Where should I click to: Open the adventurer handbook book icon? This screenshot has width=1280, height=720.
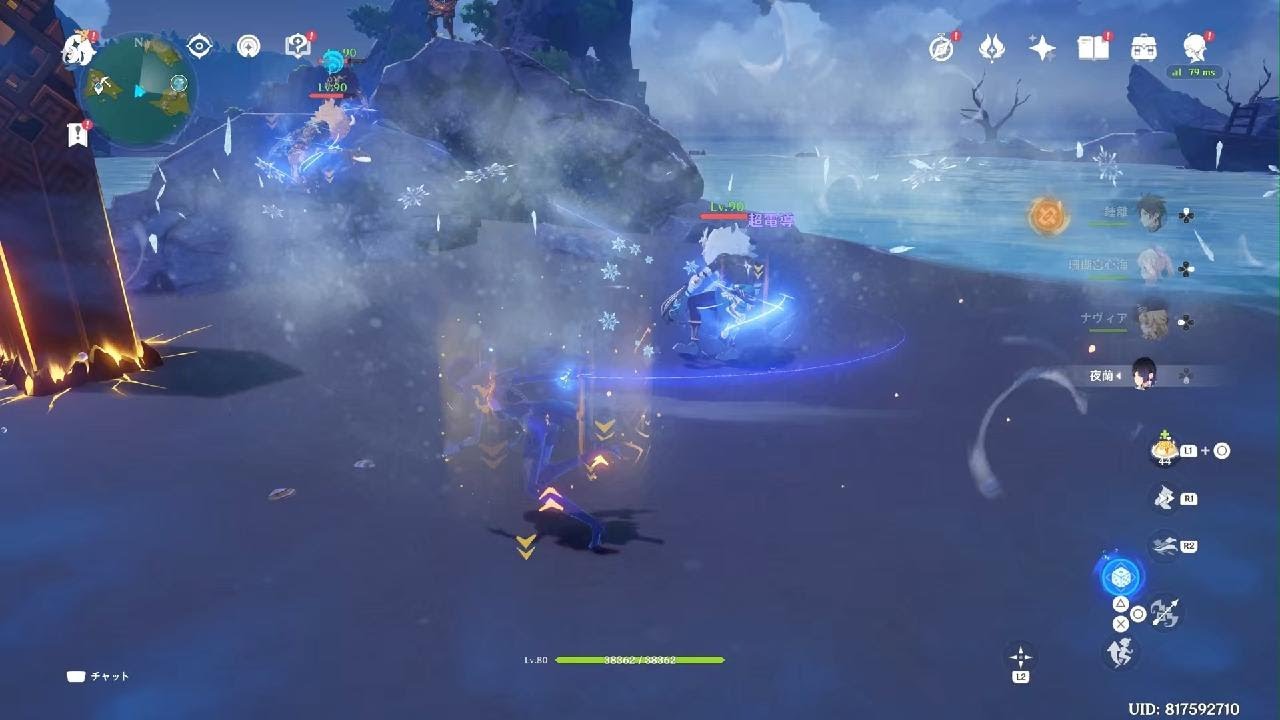tap(1092, 48)
